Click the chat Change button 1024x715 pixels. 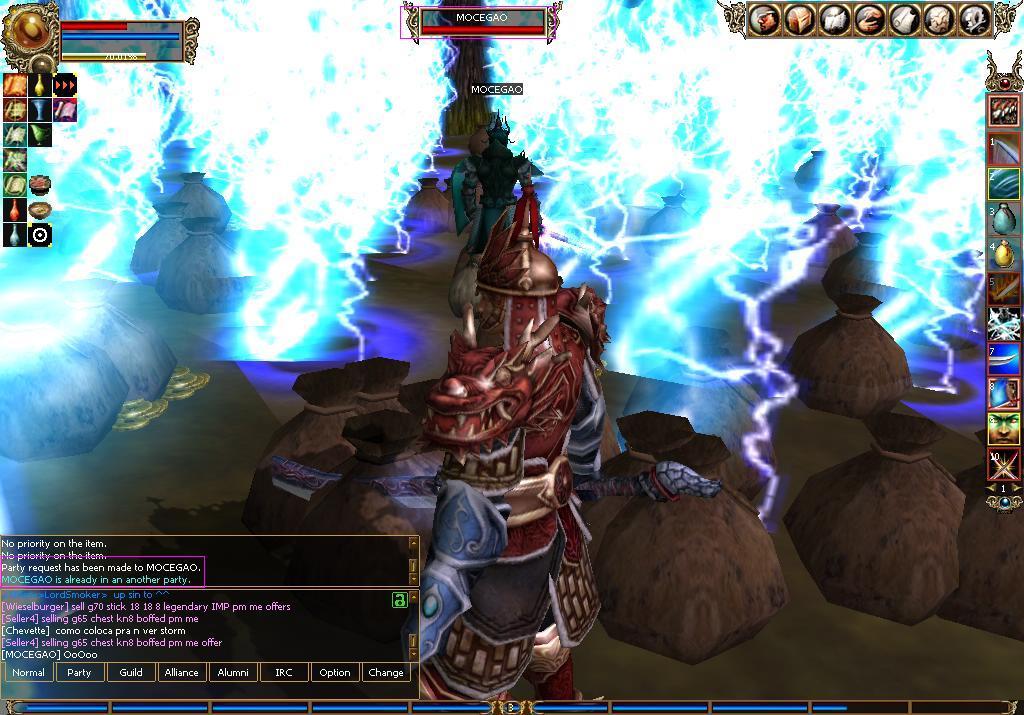click(x=386, y=672)
